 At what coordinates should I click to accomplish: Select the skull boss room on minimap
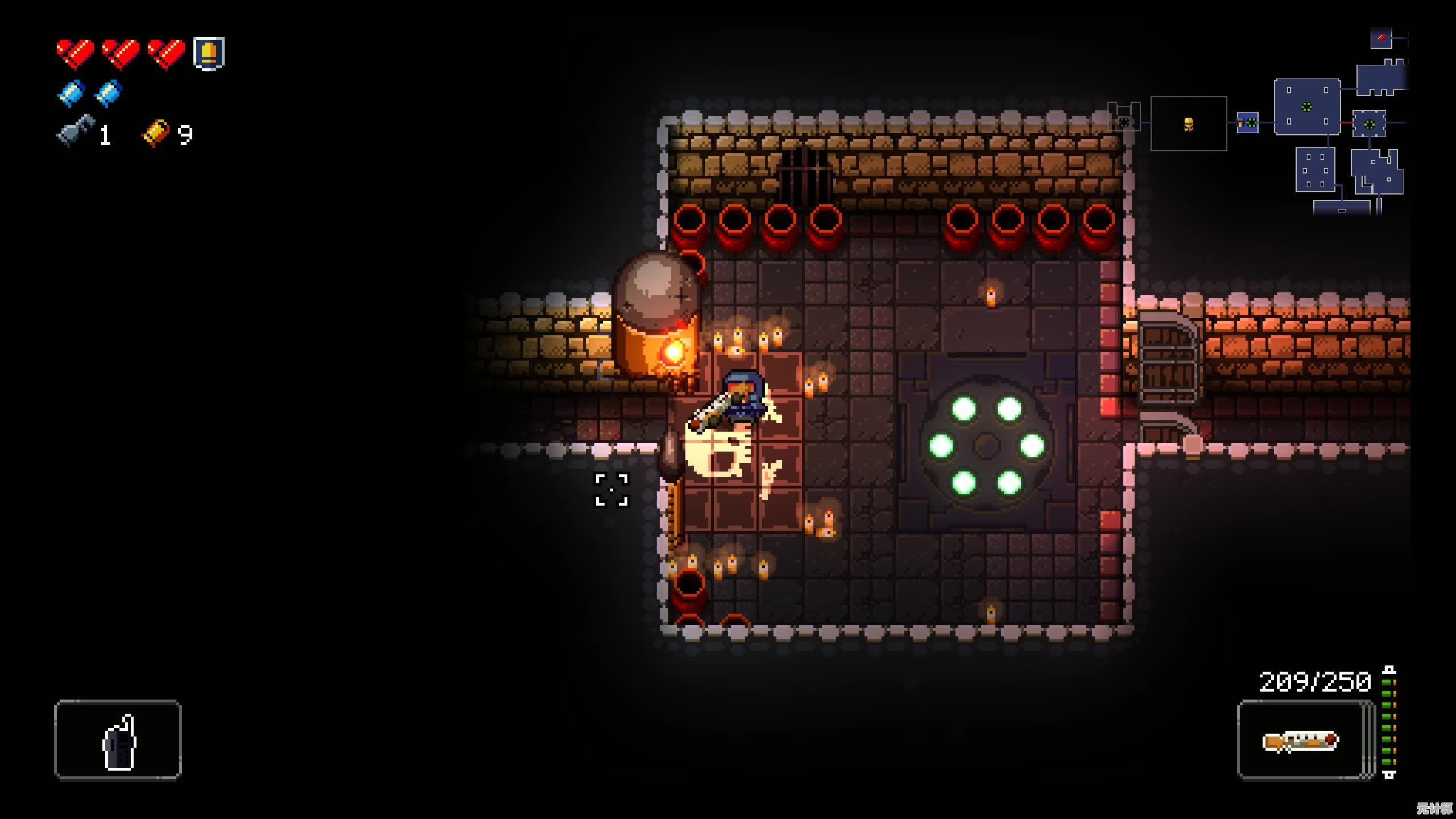[1188, 124]
